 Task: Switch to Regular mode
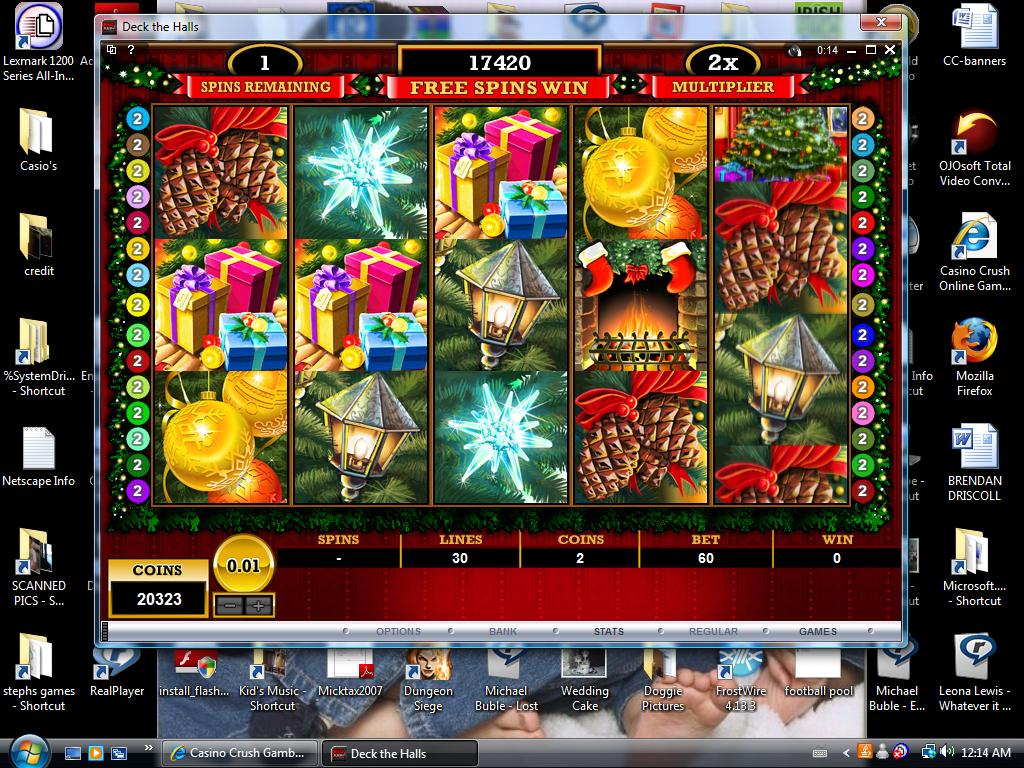pyautogui.click(x=713, y=631)
